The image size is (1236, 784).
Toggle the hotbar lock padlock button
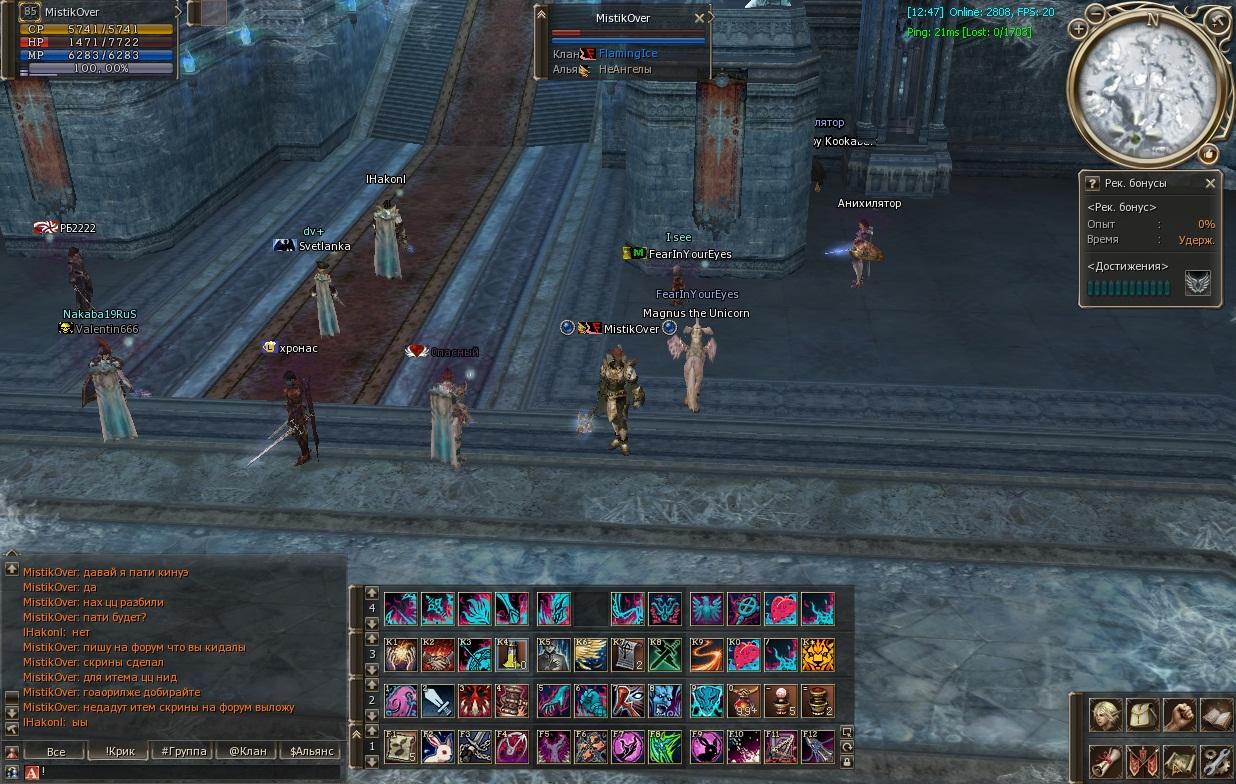[847, 762]
